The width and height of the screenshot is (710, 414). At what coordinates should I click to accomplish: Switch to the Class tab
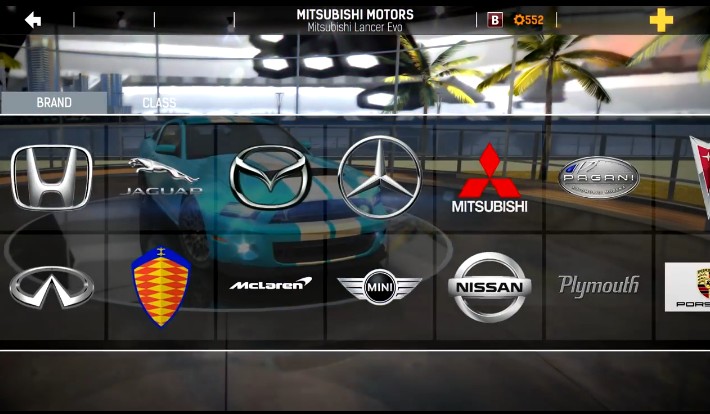click(159, 103)
